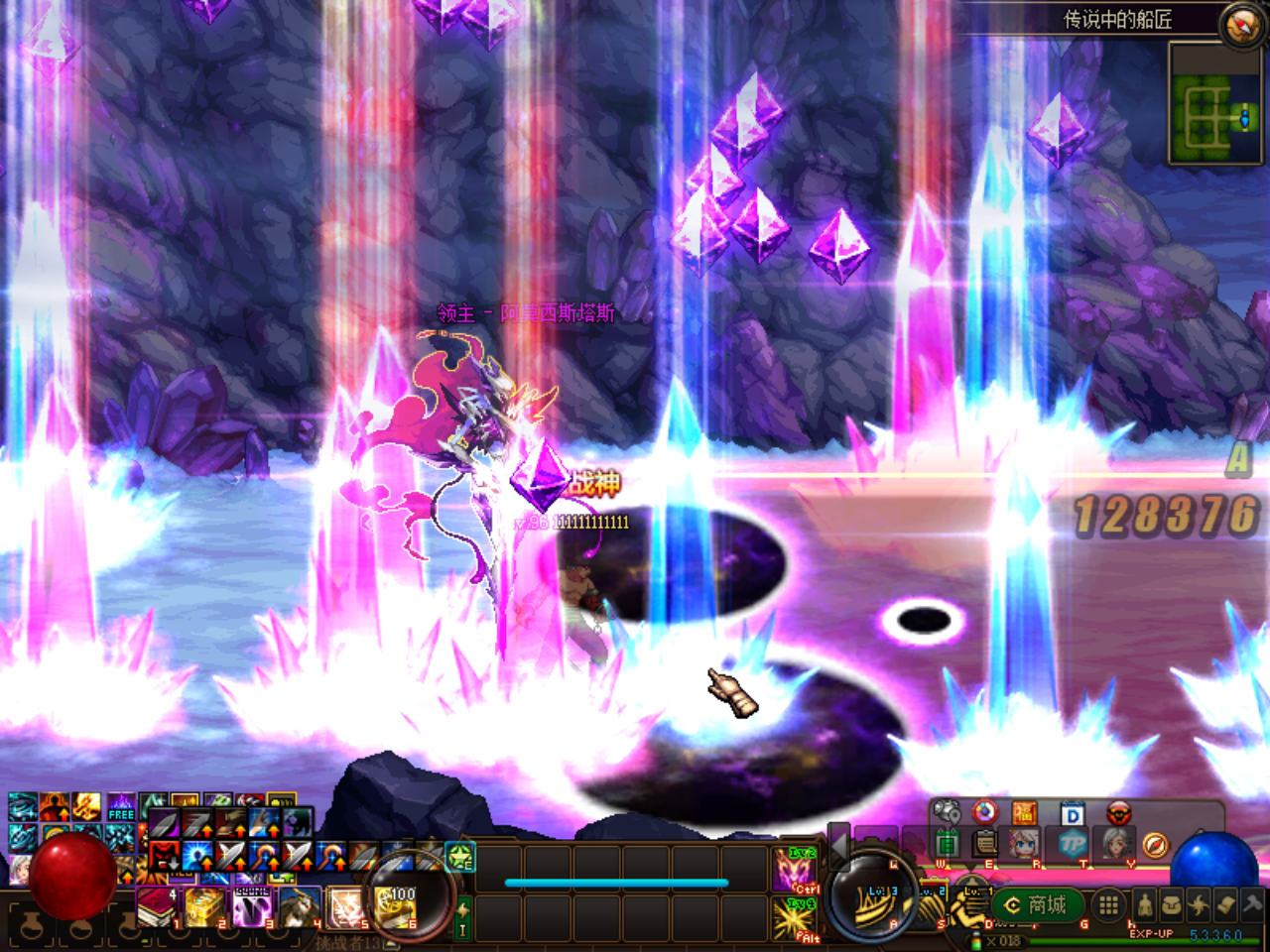Open the inventory bag icon near the EXP bar
Screen dimensions: 1270x952
(x=1172, y=905)
